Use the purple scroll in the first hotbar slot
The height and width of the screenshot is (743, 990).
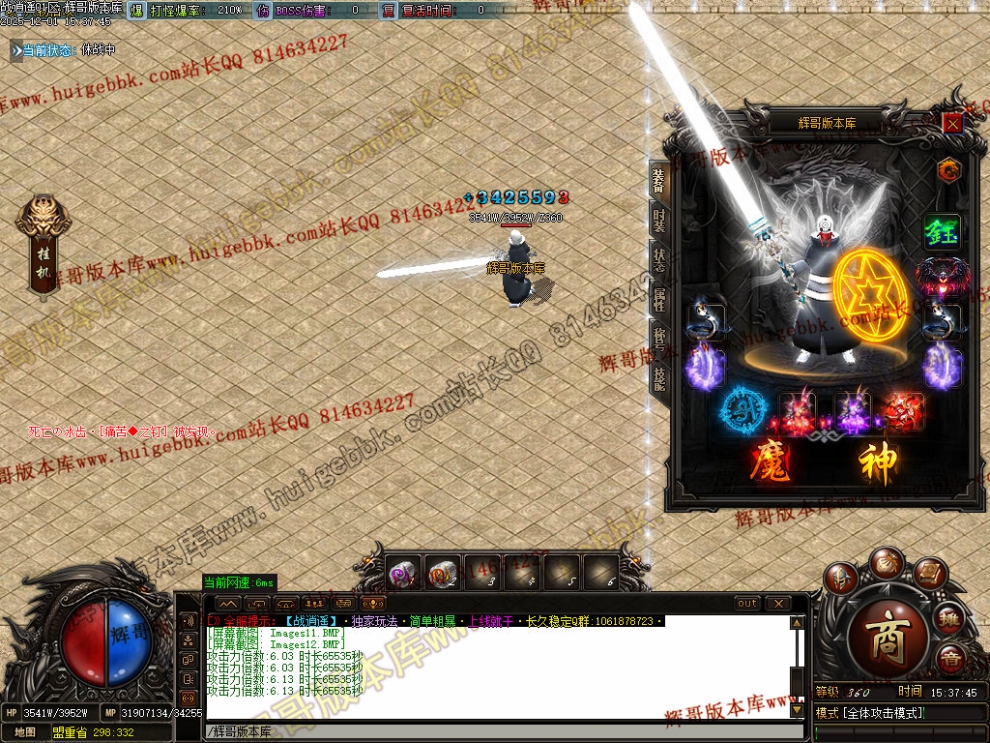coord(404,573)
